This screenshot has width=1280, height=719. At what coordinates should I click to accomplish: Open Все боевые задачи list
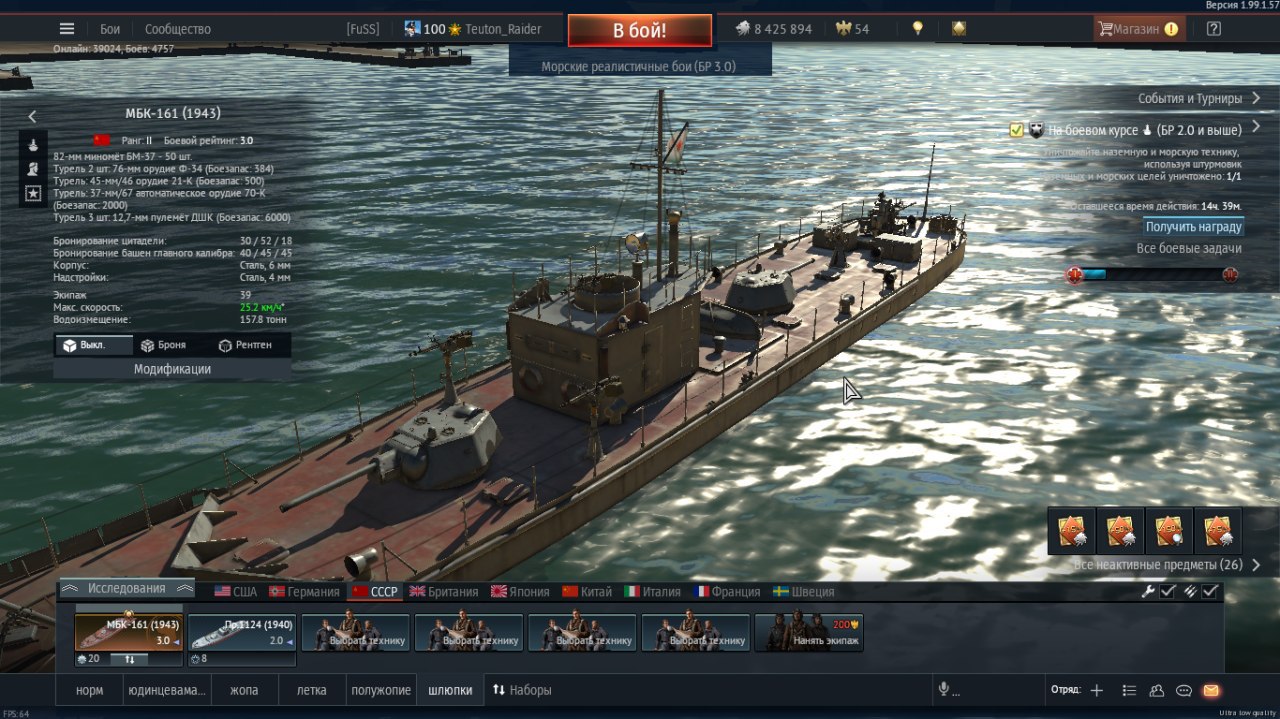coord(1189,248)
